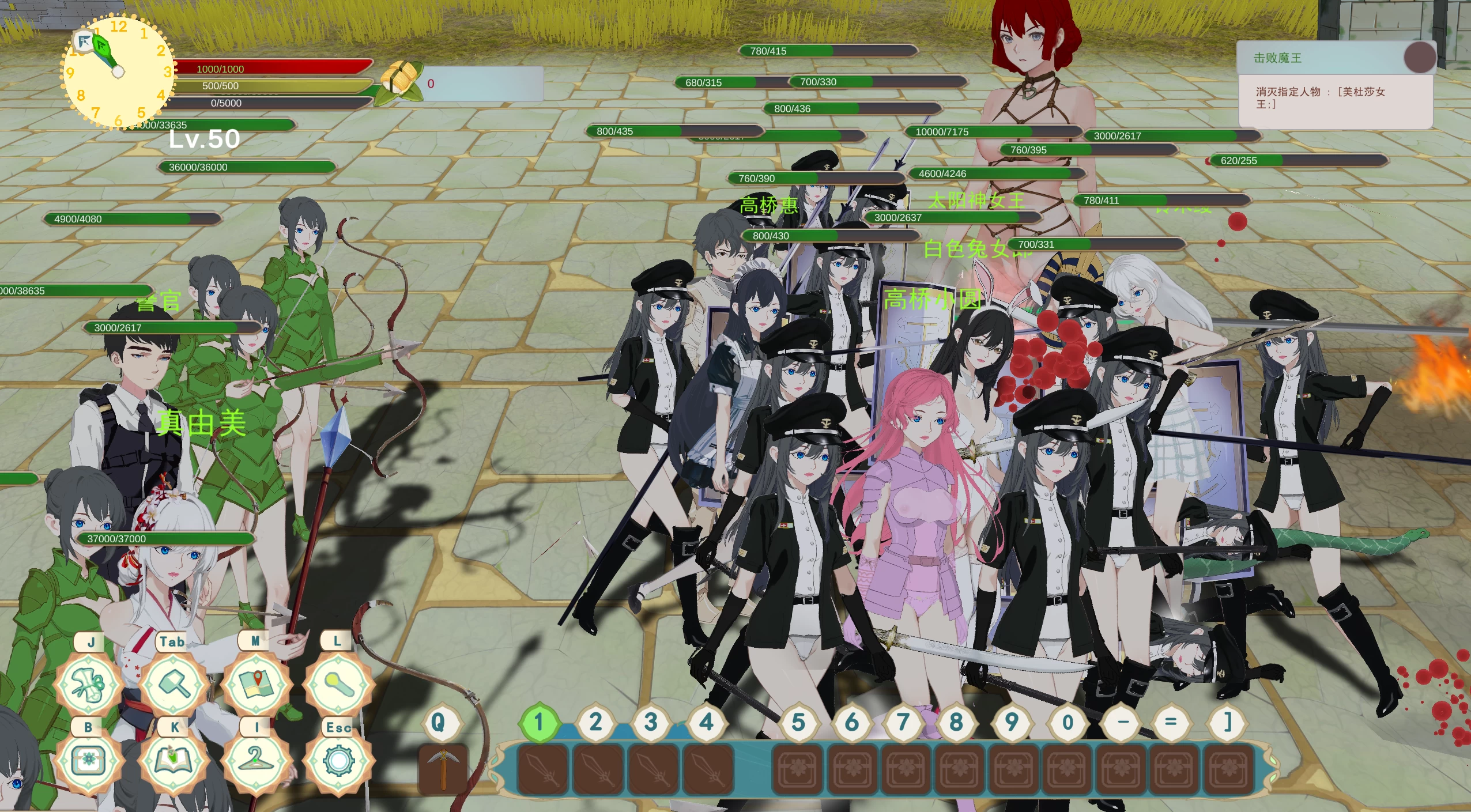
Task: Open the recipe book icon (K)
Action: tap(173, 762)
